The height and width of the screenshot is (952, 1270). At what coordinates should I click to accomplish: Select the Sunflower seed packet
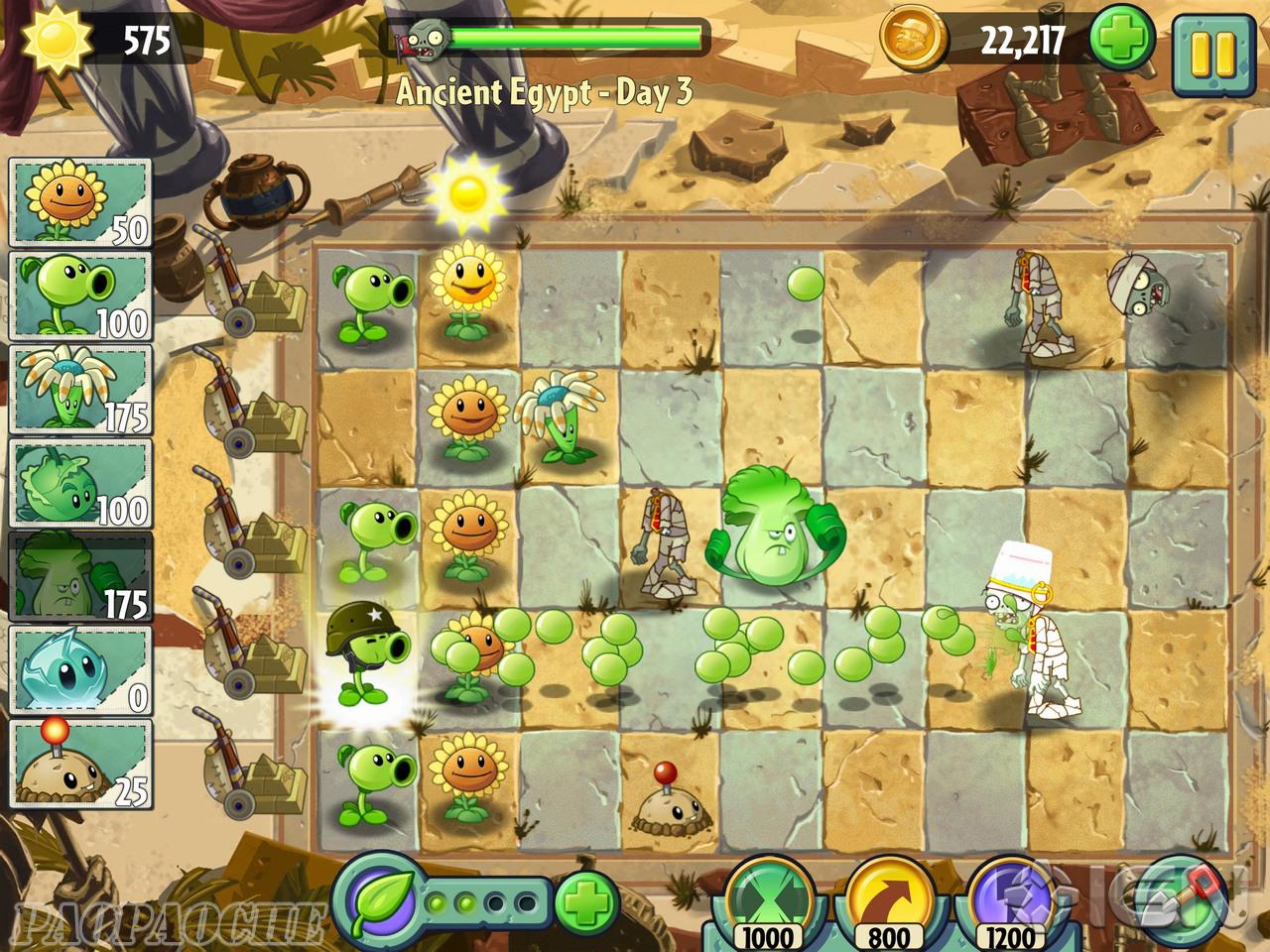coord(80,202)
